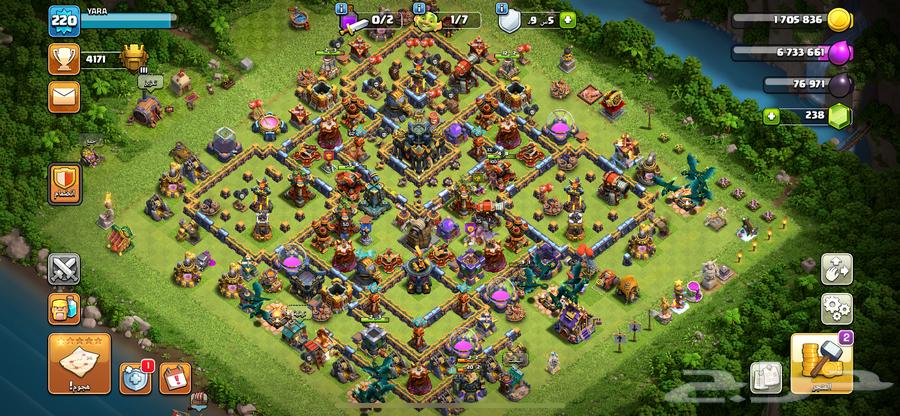View the gold league badge

click(x=133, y=56)
